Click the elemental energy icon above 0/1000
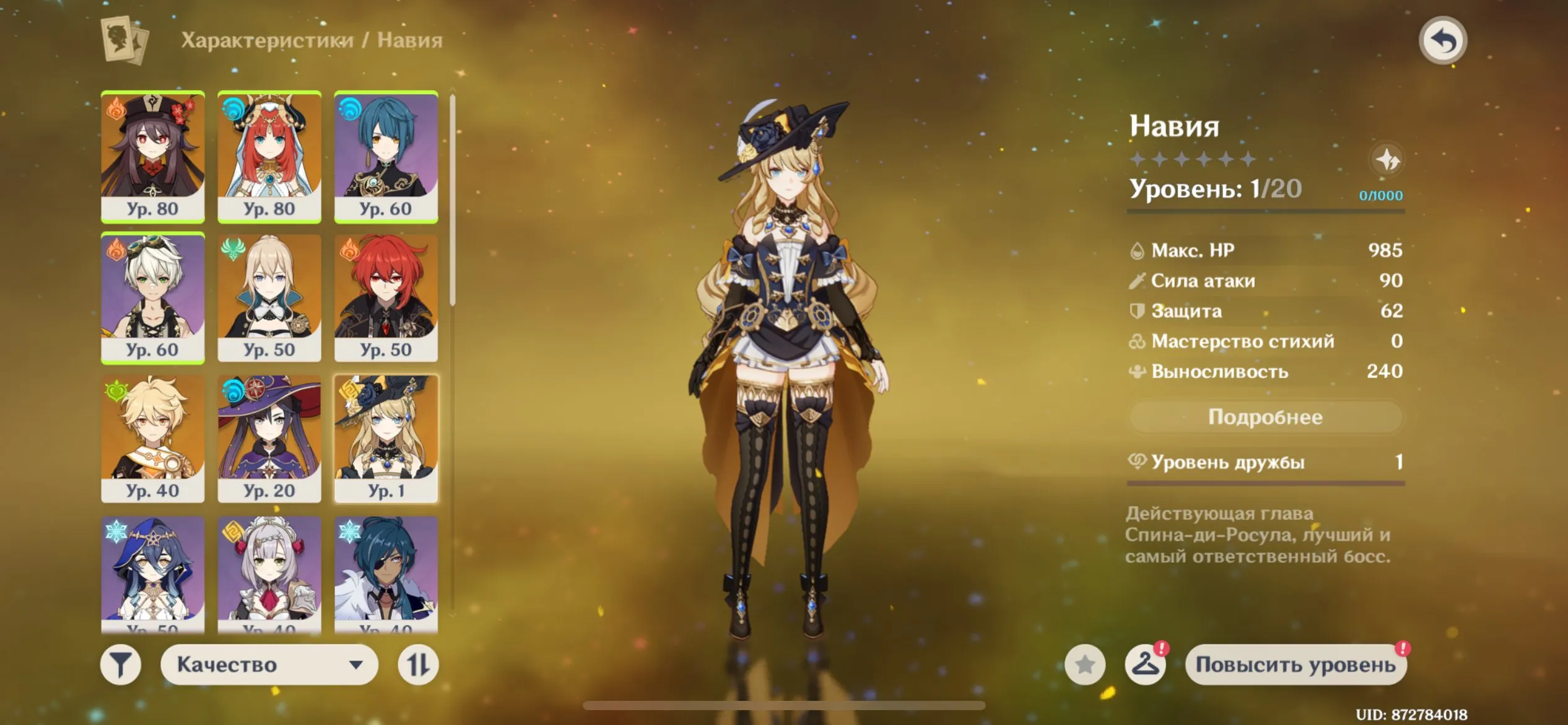This screenshot has width=1568, height=725. coord(1388,160)
